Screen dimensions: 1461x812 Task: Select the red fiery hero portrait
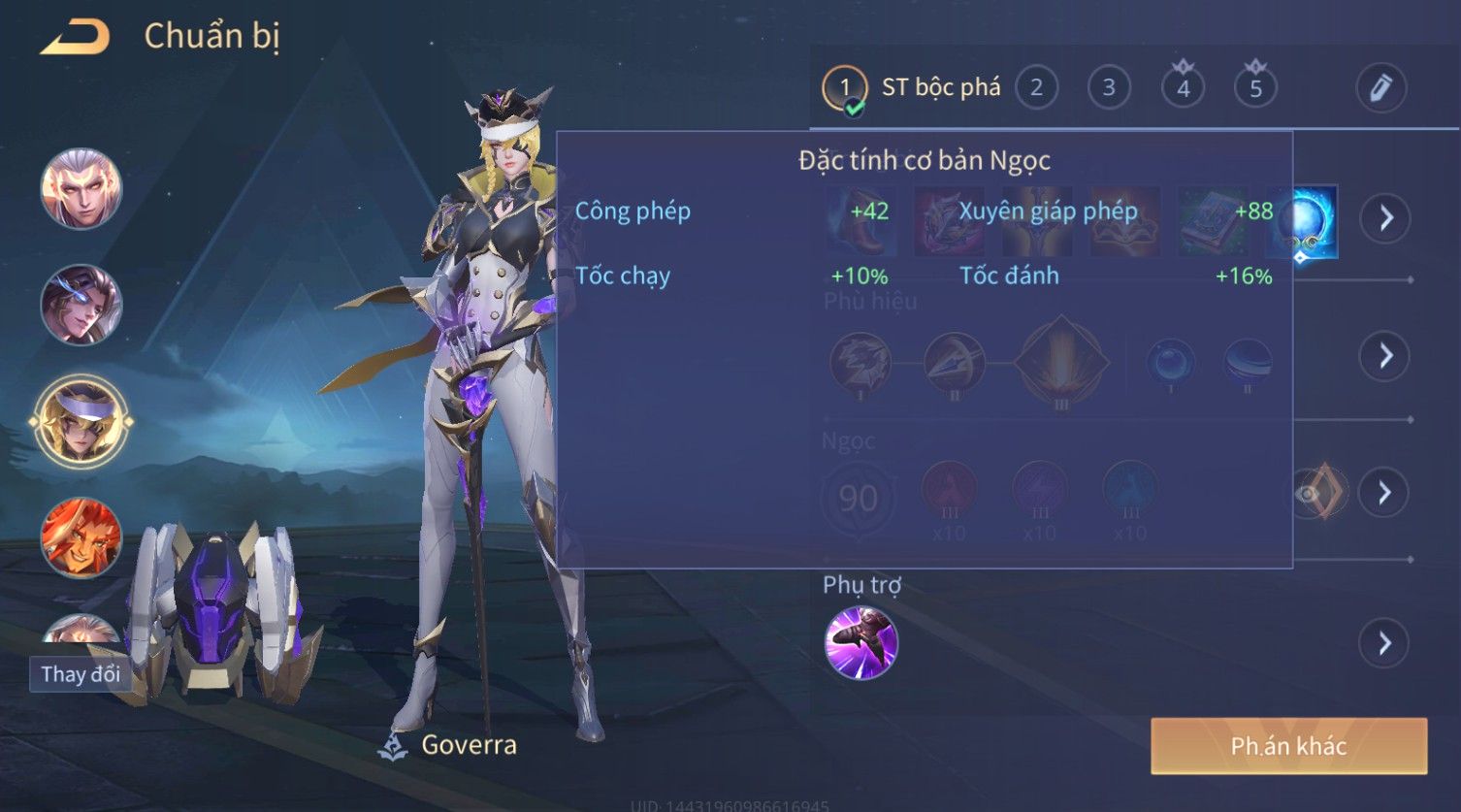point(81,536)
